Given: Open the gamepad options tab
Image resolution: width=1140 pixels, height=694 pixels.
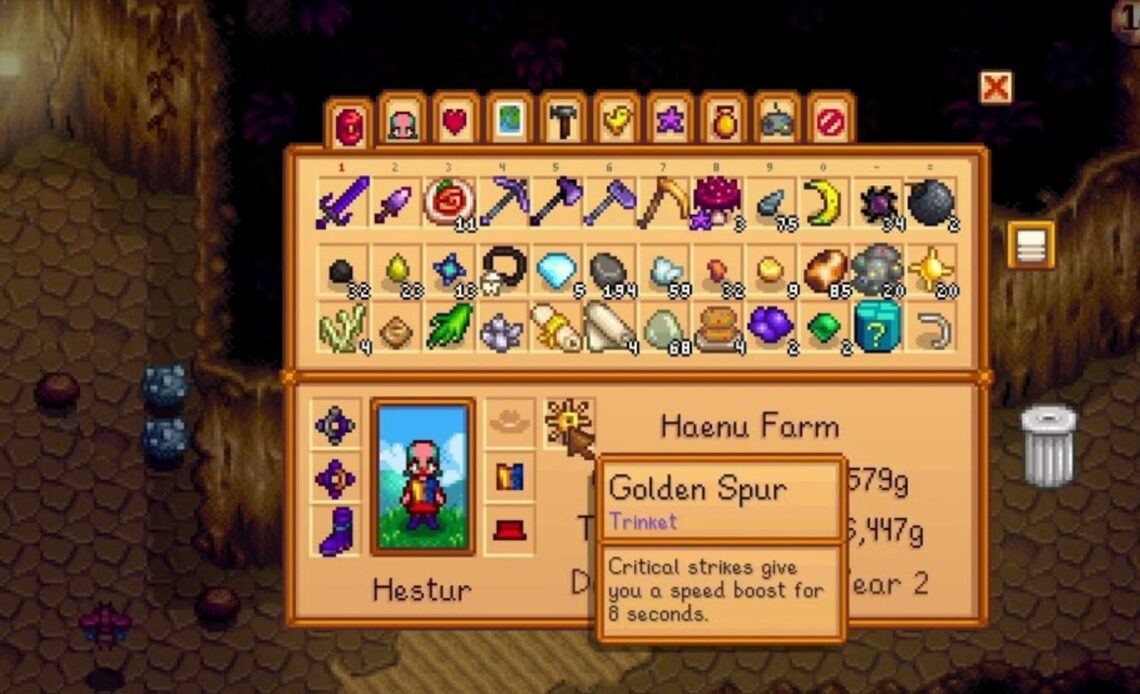Looking at the screenshot, I should 777,122.
